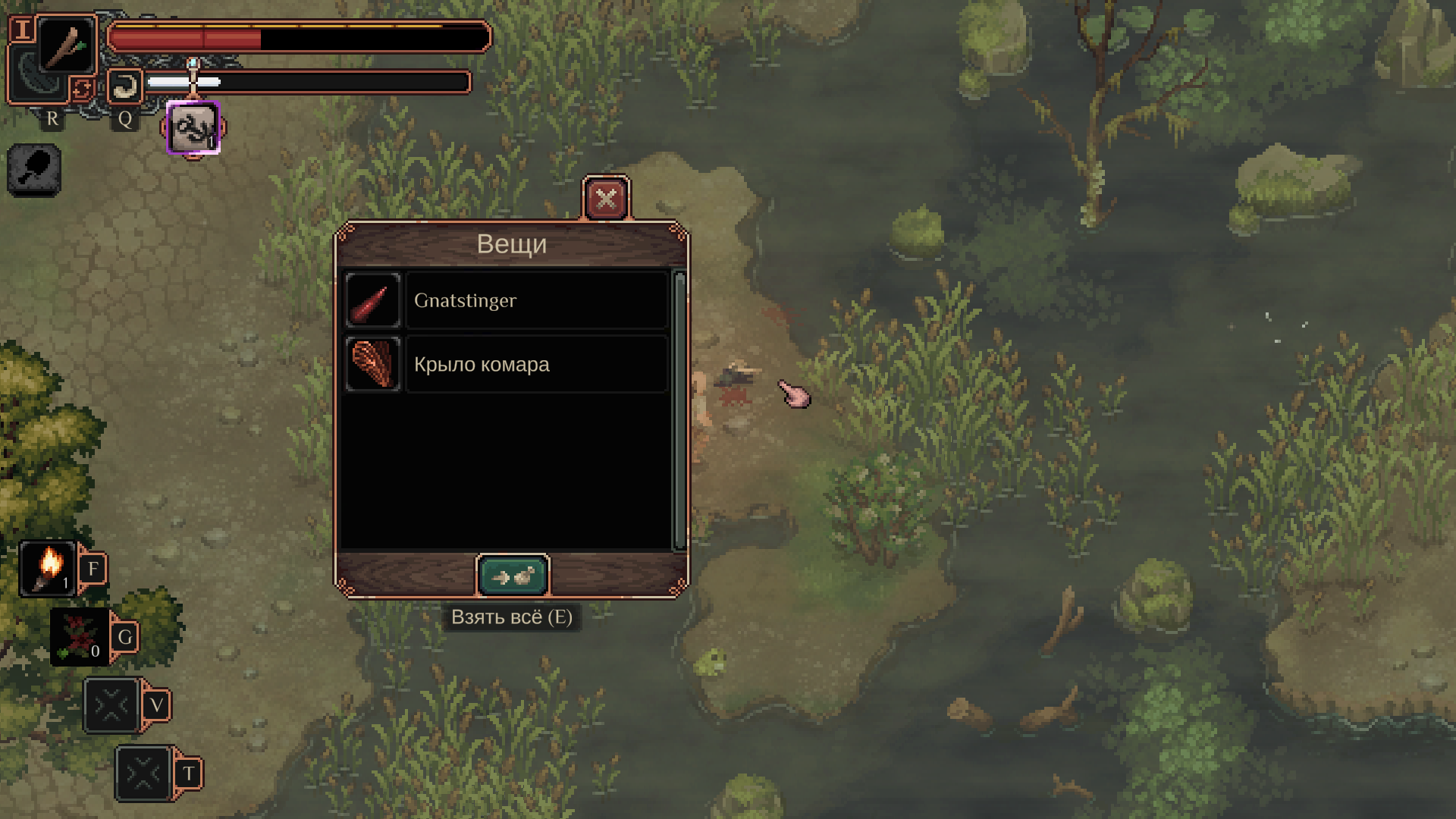This screenshot has width=1456, height=819.
Task: Click the take-all button
Action: (513, 576)
